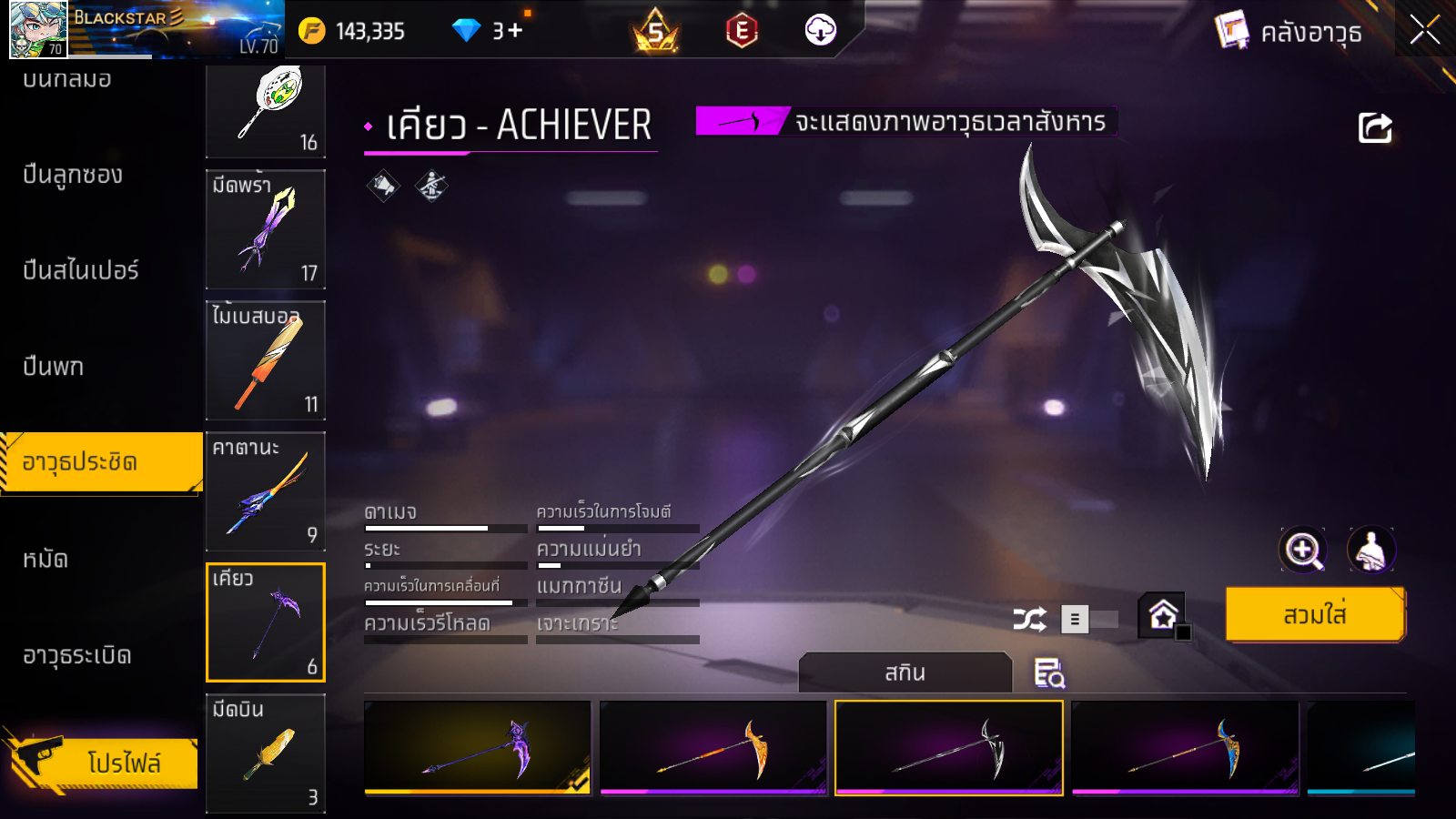Image resolution: width=1456 pixels, height=819 pixels.
Task: Choose the หมัด category
Action: (45, 559)
